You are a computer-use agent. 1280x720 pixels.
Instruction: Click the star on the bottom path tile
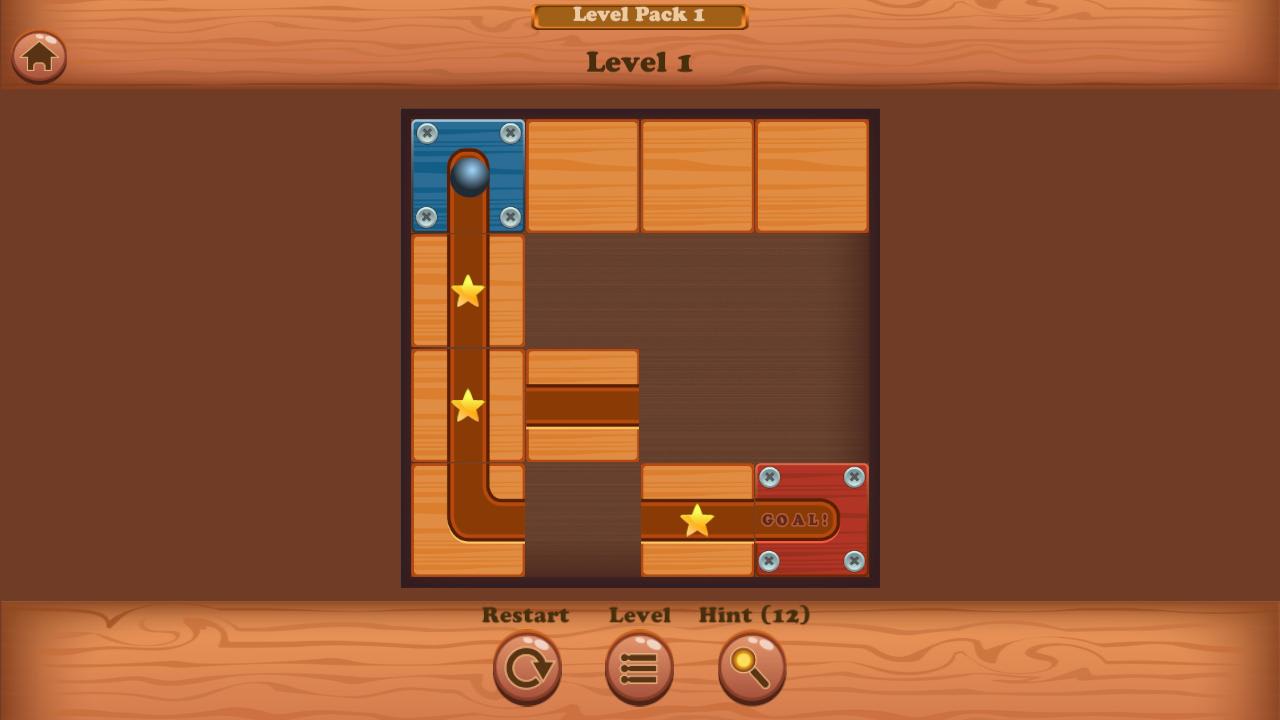[695, 519]
